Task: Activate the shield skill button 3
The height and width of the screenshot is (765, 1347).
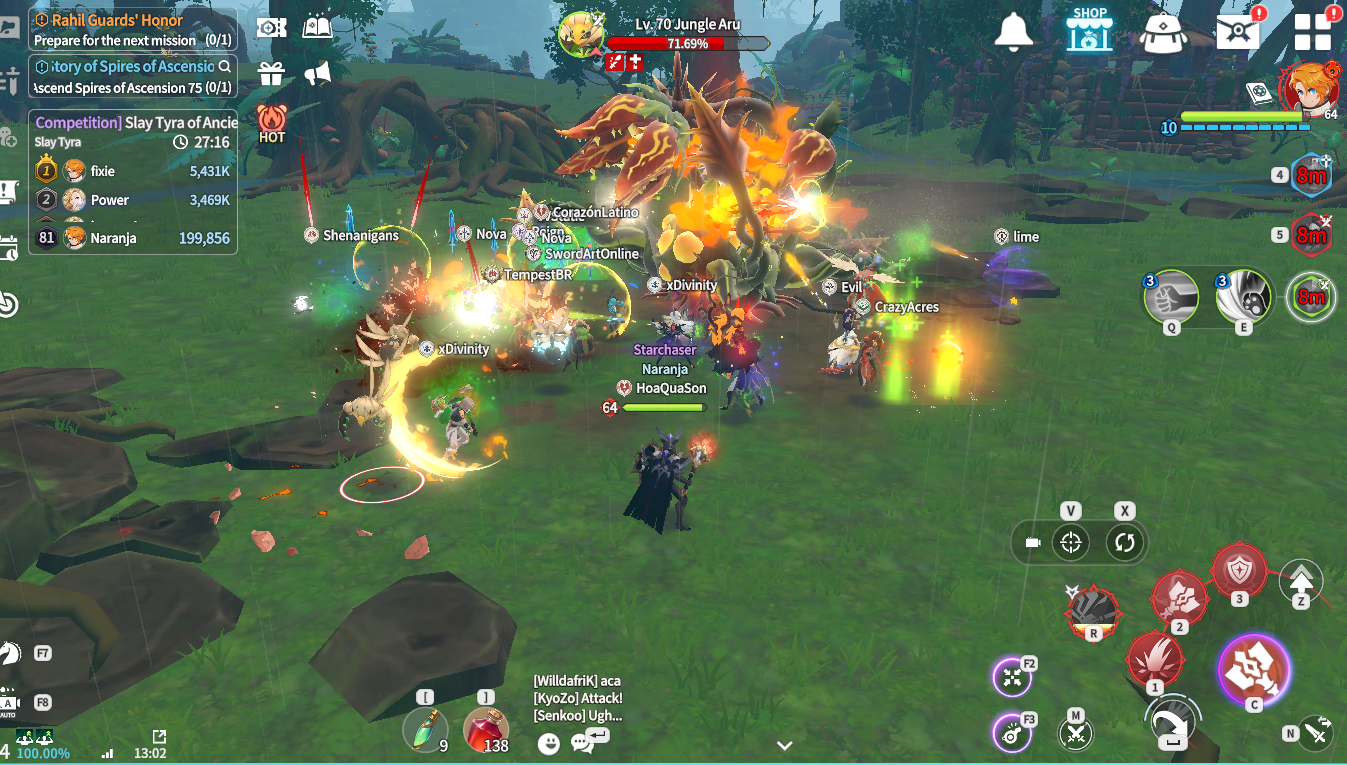Action: [x=1239, y=571]
